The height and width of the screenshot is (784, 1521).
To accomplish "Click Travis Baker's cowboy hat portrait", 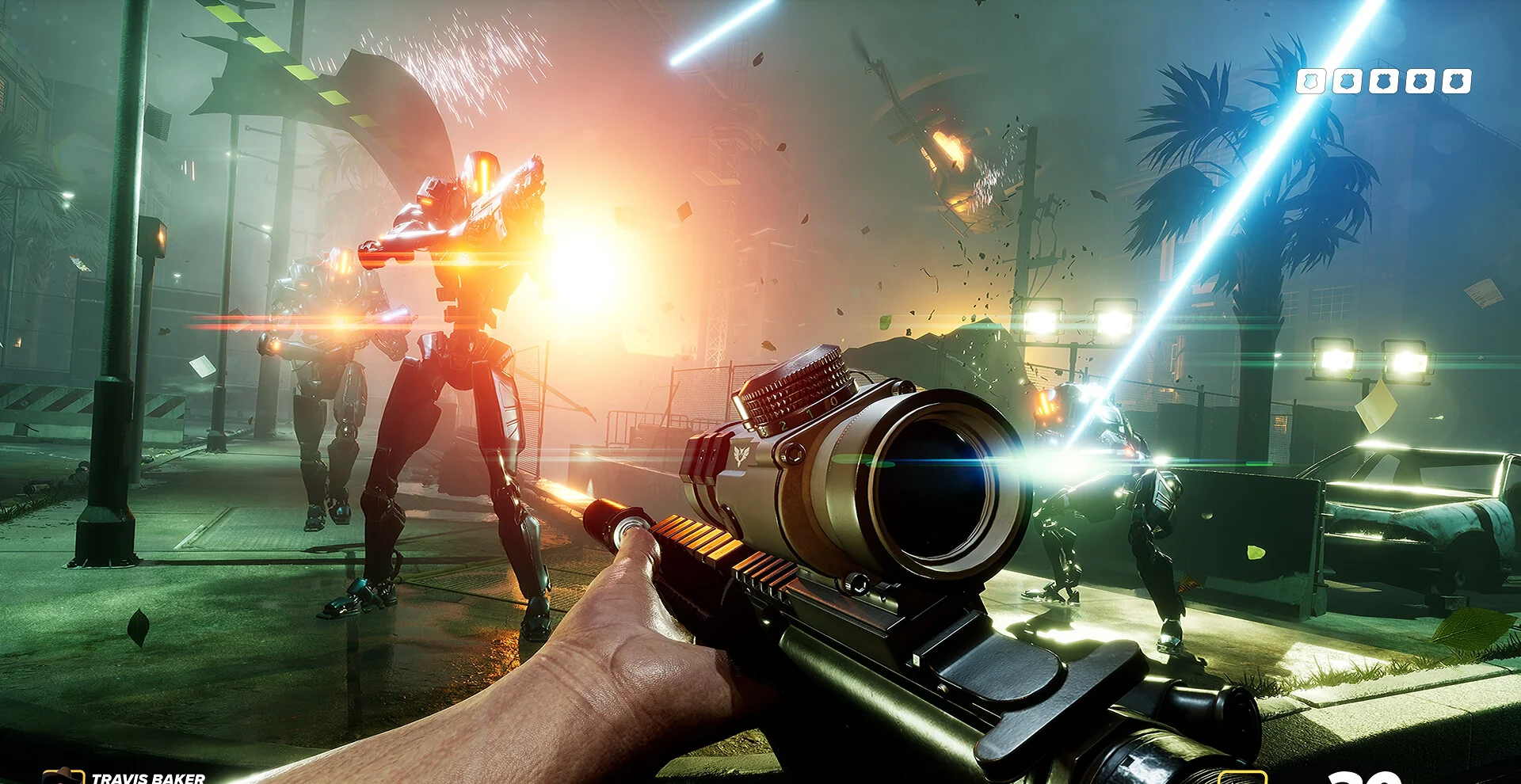I will click(63, 777).
